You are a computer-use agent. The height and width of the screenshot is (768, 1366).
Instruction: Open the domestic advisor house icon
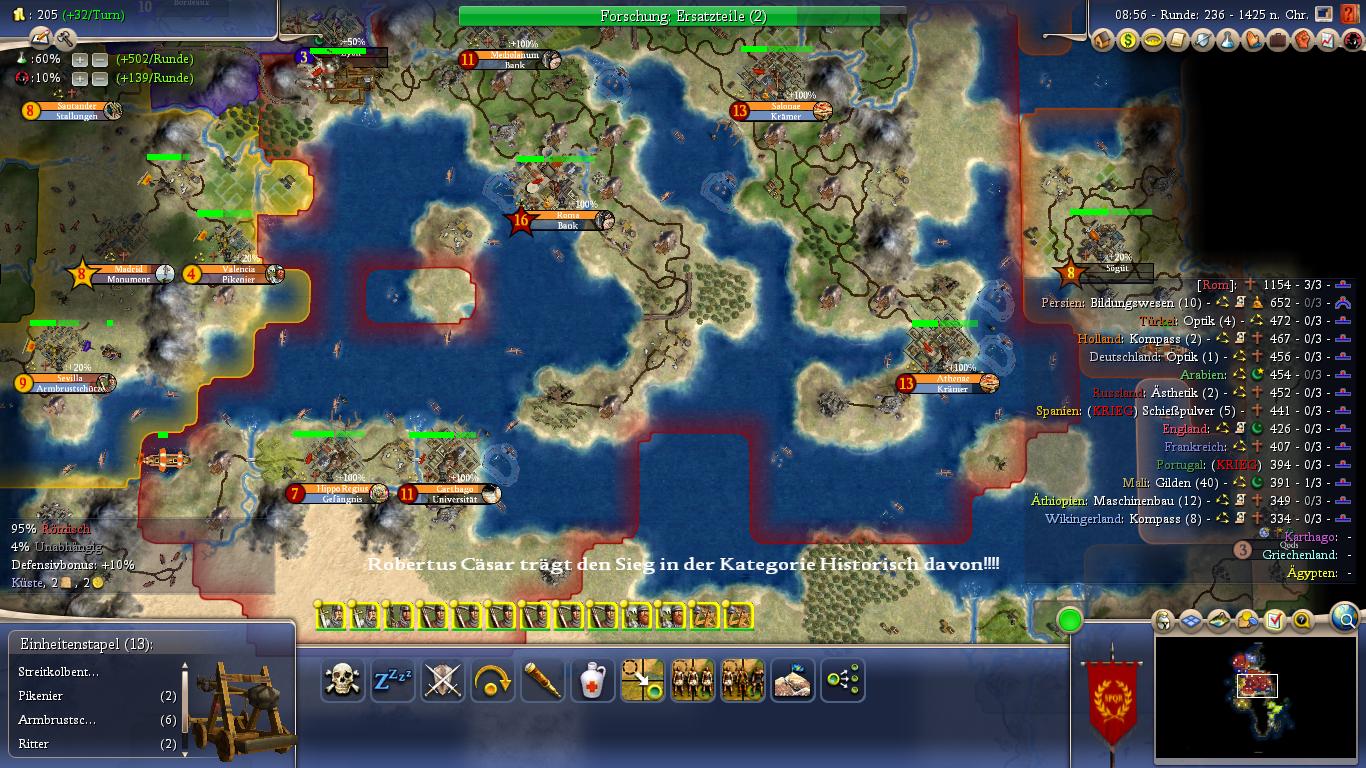(x=1103, y=40)
